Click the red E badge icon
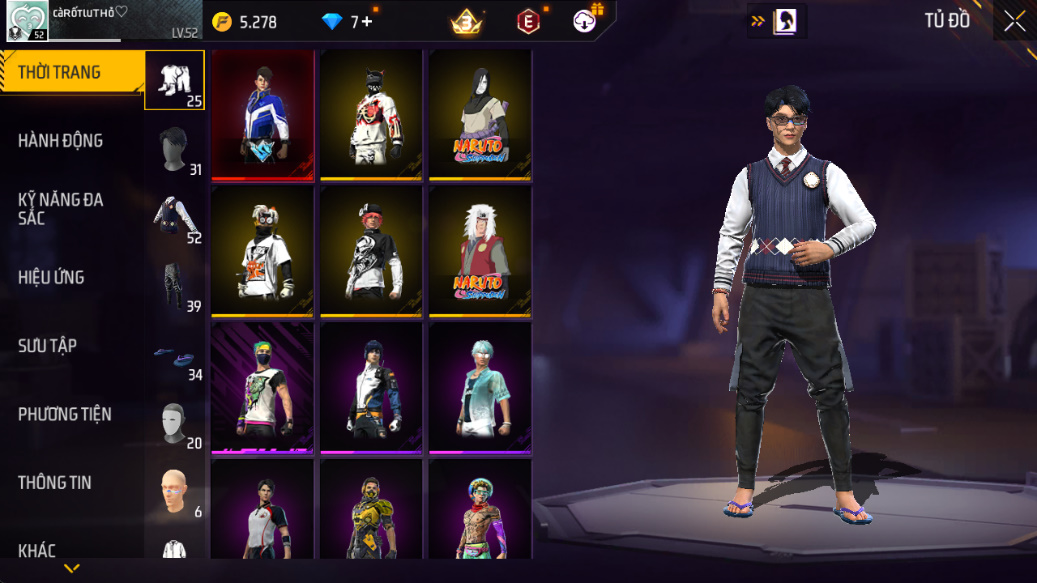 coord(528,21)
